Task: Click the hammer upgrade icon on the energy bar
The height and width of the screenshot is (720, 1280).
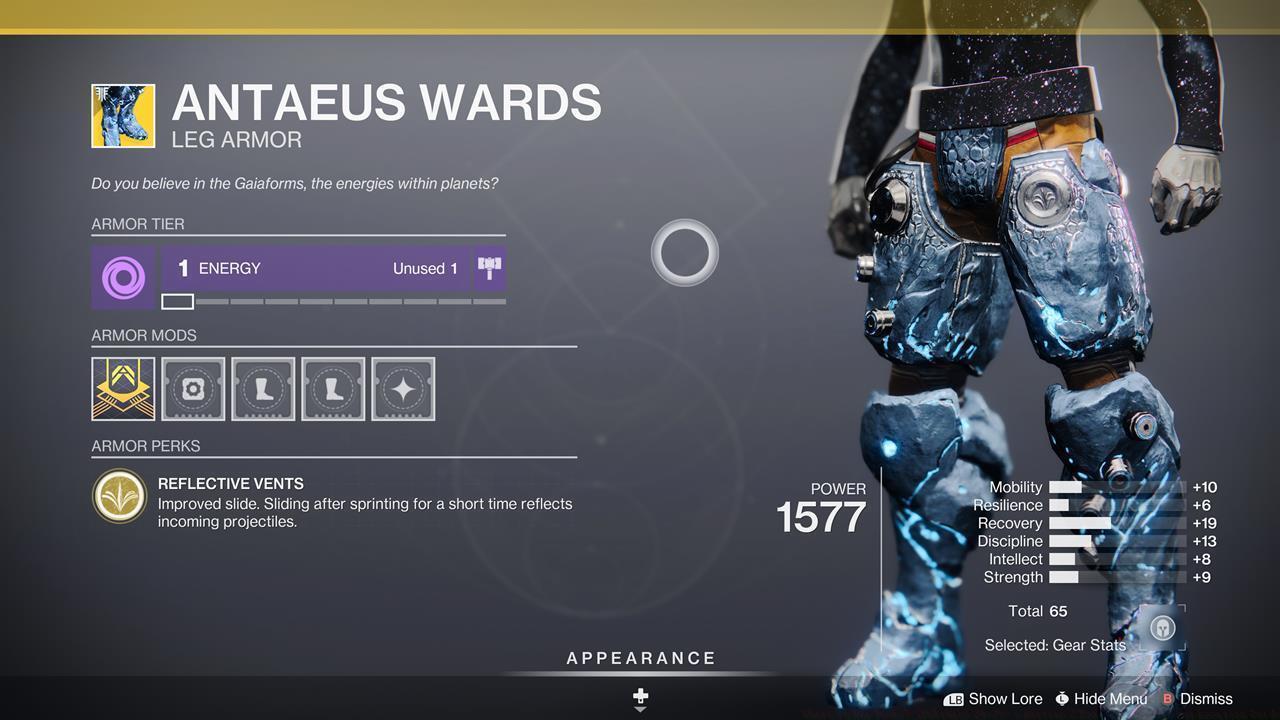Action: click(x=490, y=268)
